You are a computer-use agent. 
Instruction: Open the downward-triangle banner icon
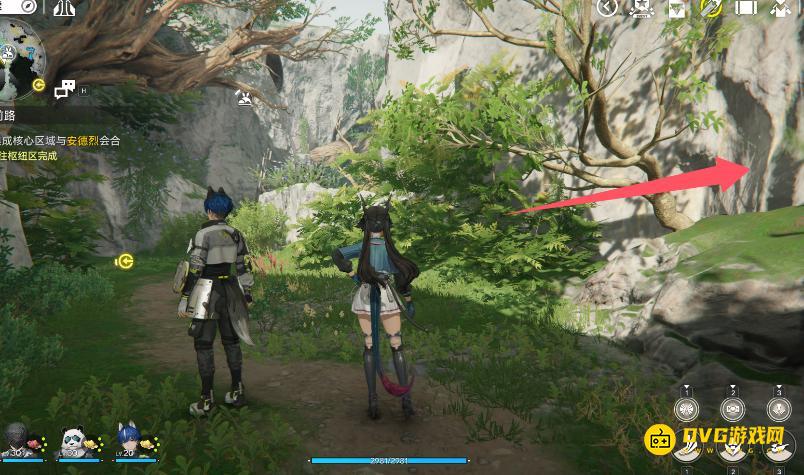(677, 9)
